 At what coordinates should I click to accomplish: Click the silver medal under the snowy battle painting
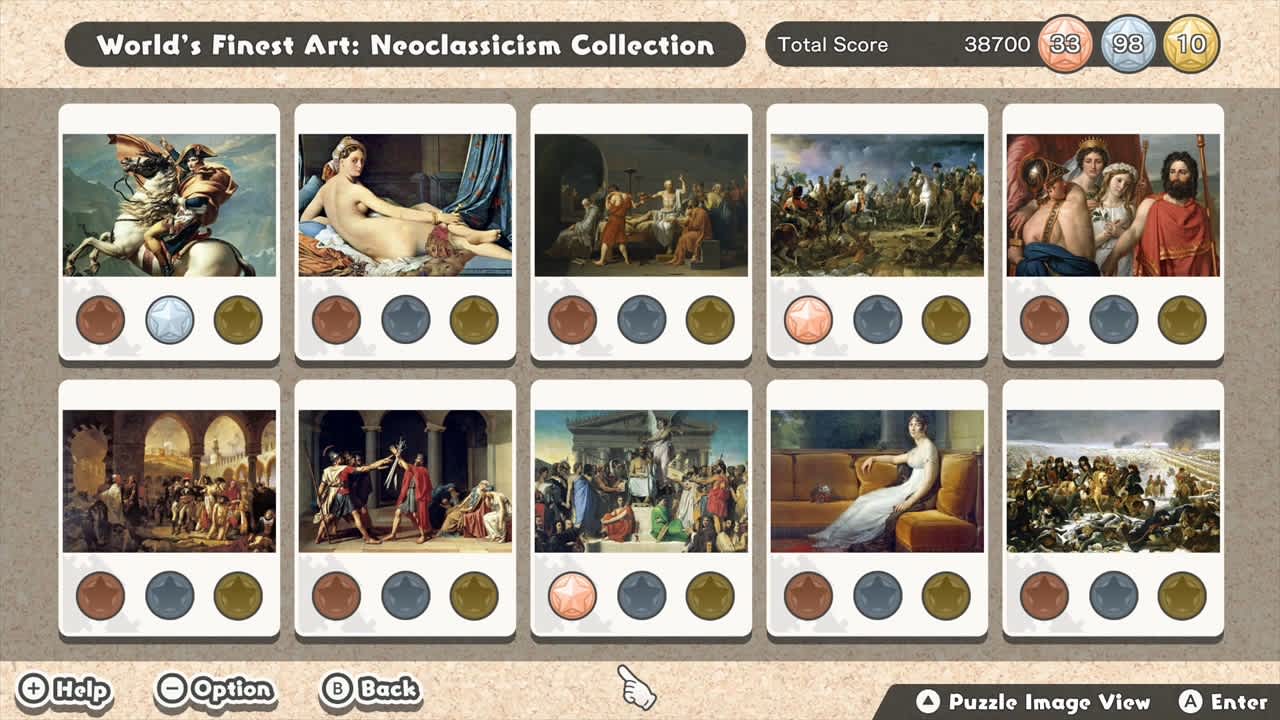tap(1113, 594)
